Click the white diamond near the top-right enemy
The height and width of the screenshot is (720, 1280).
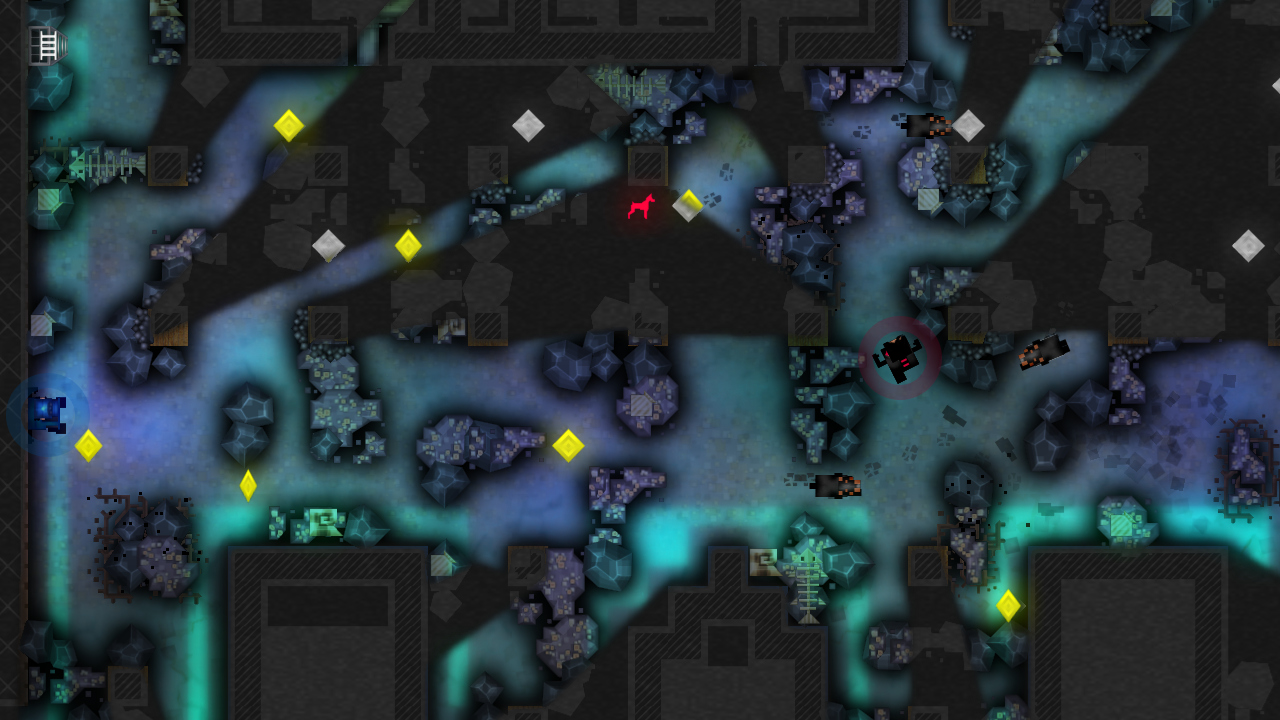pos(966,126)
